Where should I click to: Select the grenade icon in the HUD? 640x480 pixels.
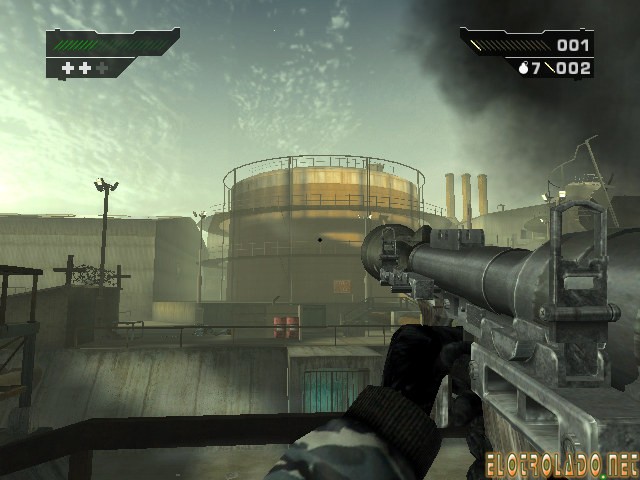[x=523, y=68]
